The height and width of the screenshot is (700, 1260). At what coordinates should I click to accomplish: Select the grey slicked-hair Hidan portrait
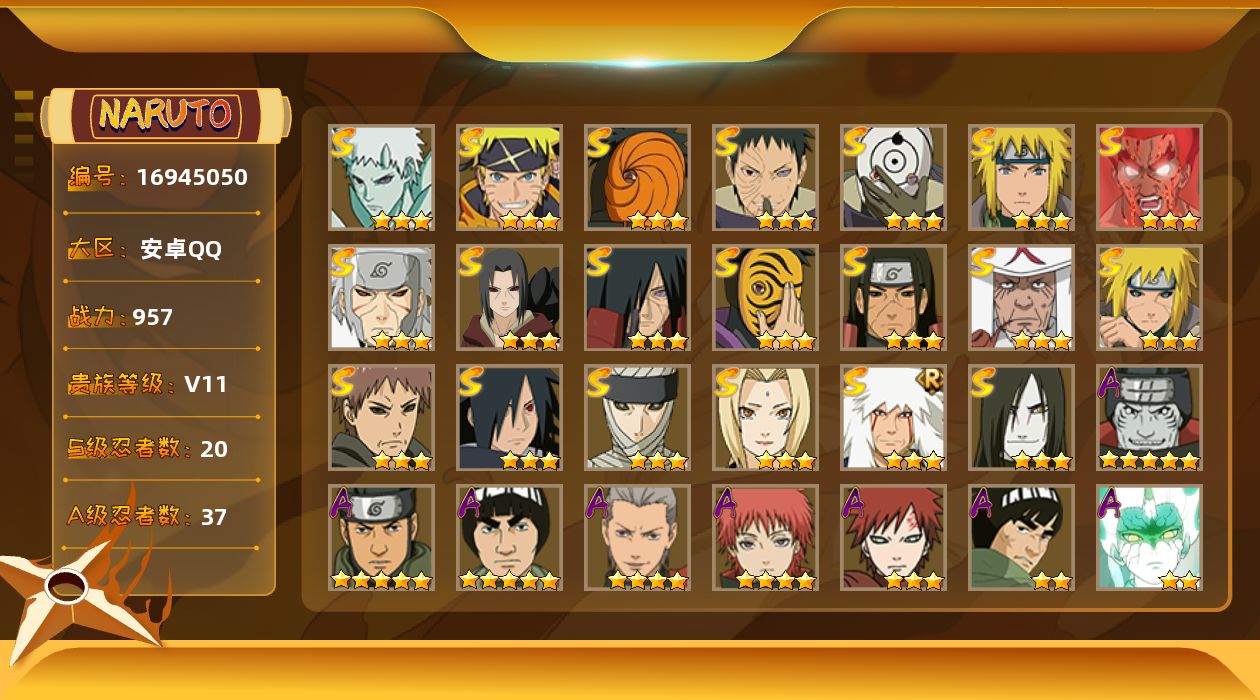637,537
